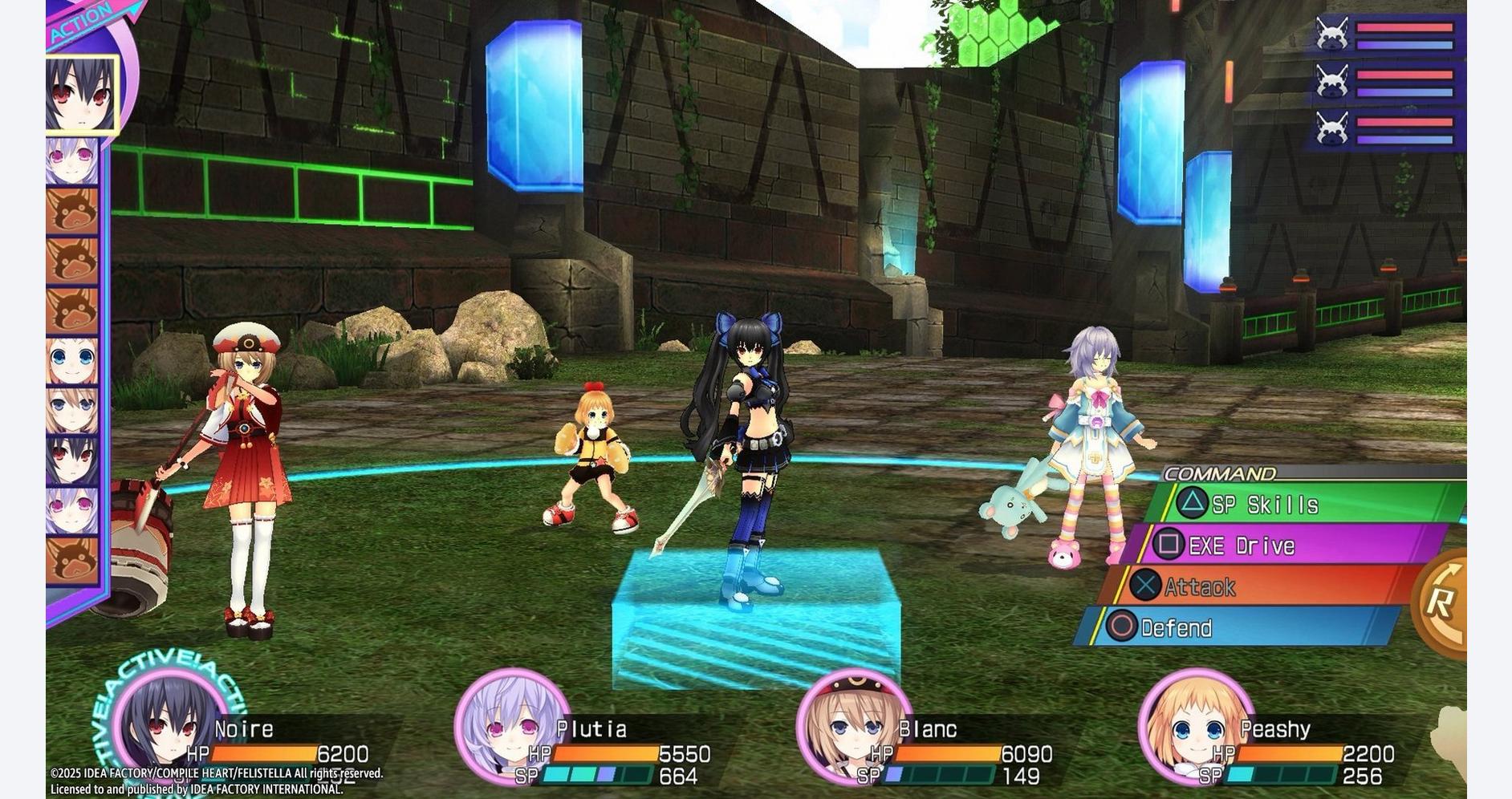This screenshot has height=799, width=1512.
Task: Click the highlighted Noire turn-order portrait
Action: [81, 95]
